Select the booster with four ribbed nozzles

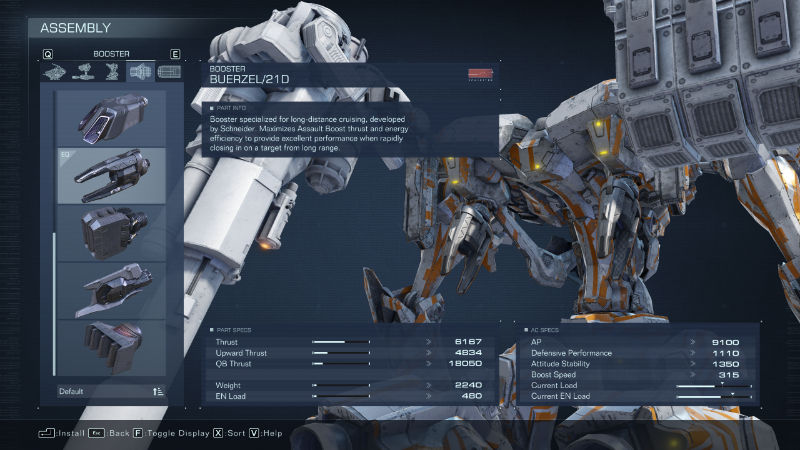pyautogui.click(x=111, y=346)
